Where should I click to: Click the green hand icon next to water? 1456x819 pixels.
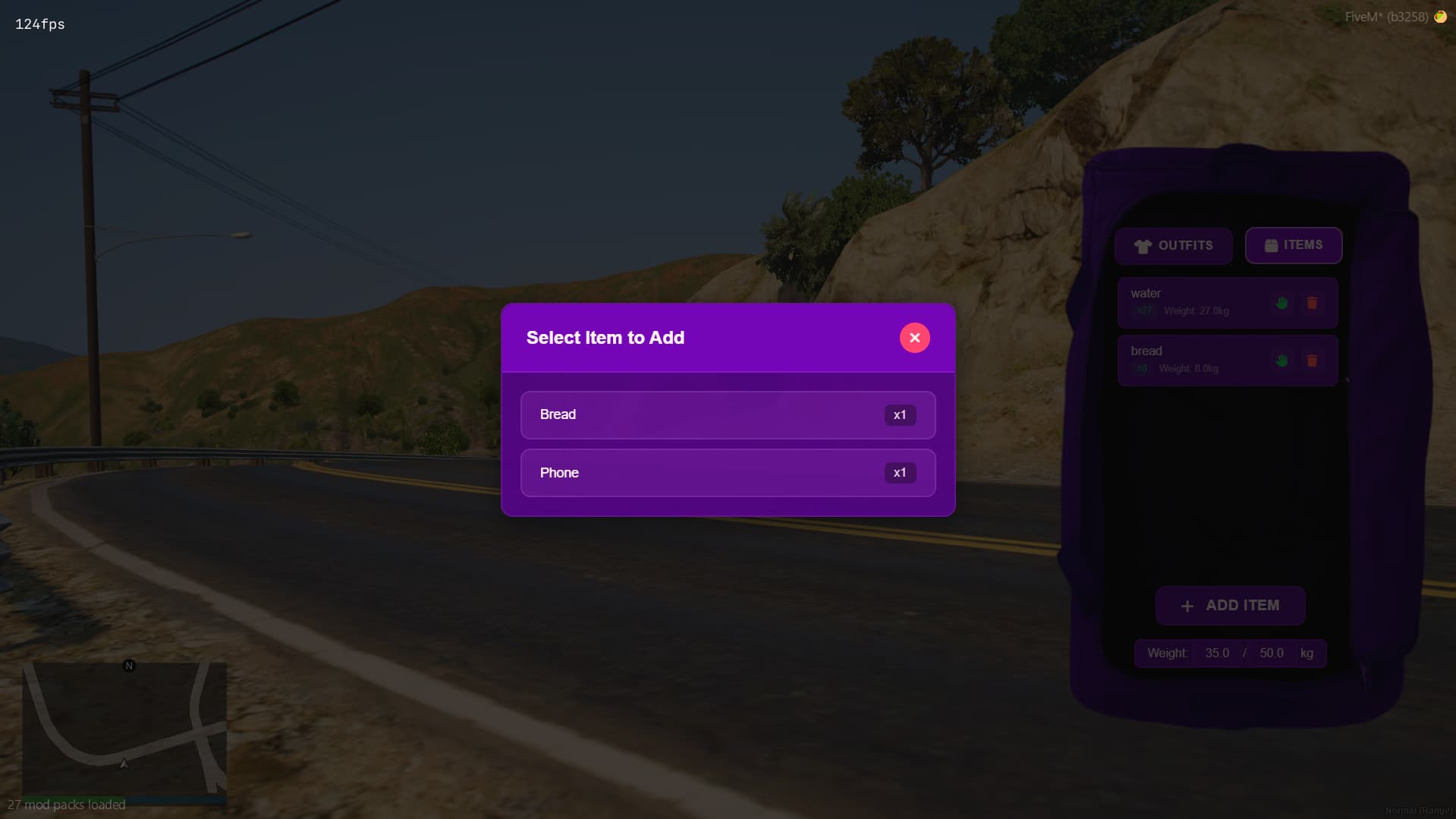[x=1281, y=304]
